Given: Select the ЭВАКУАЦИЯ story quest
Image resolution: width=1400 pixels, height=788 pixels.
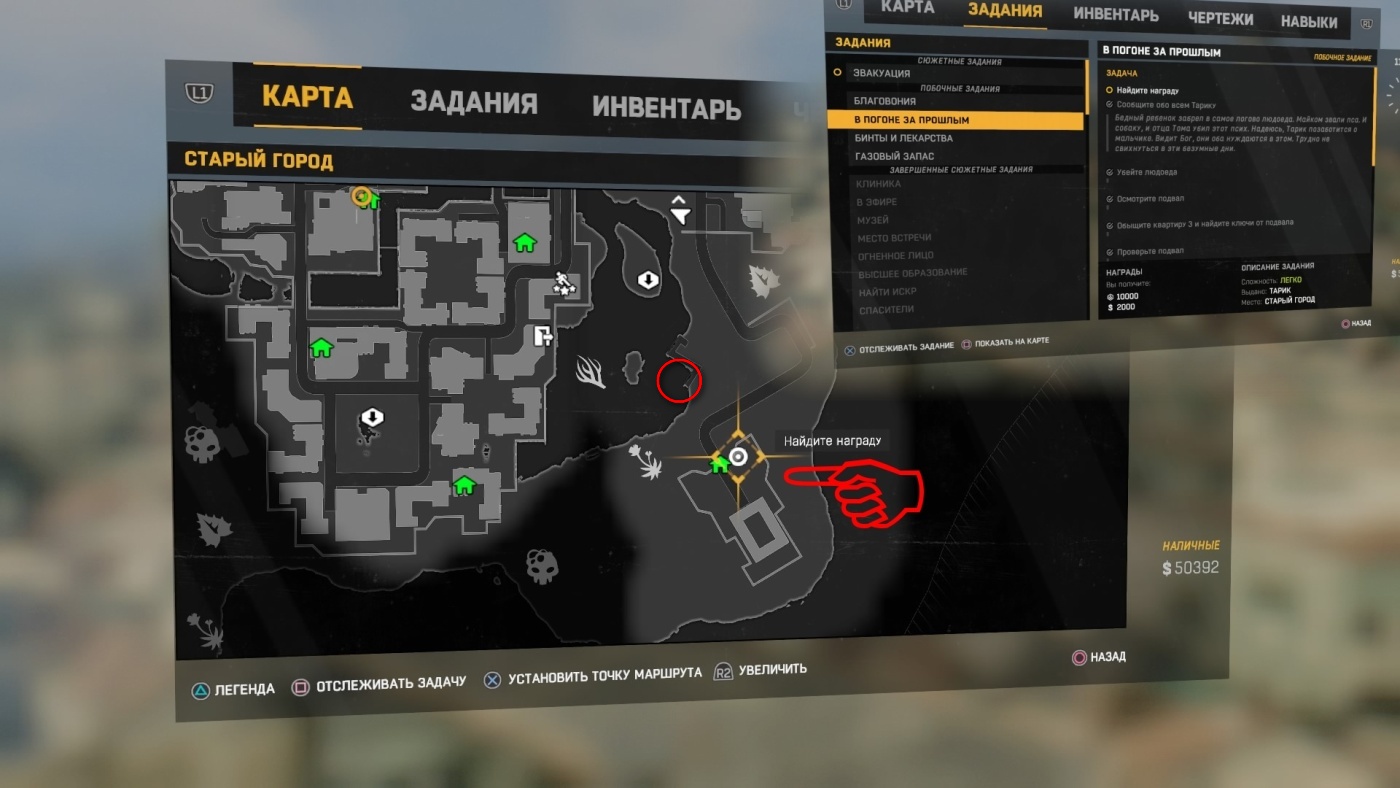Looking at the screenshot, I should [x=881, y=73].
